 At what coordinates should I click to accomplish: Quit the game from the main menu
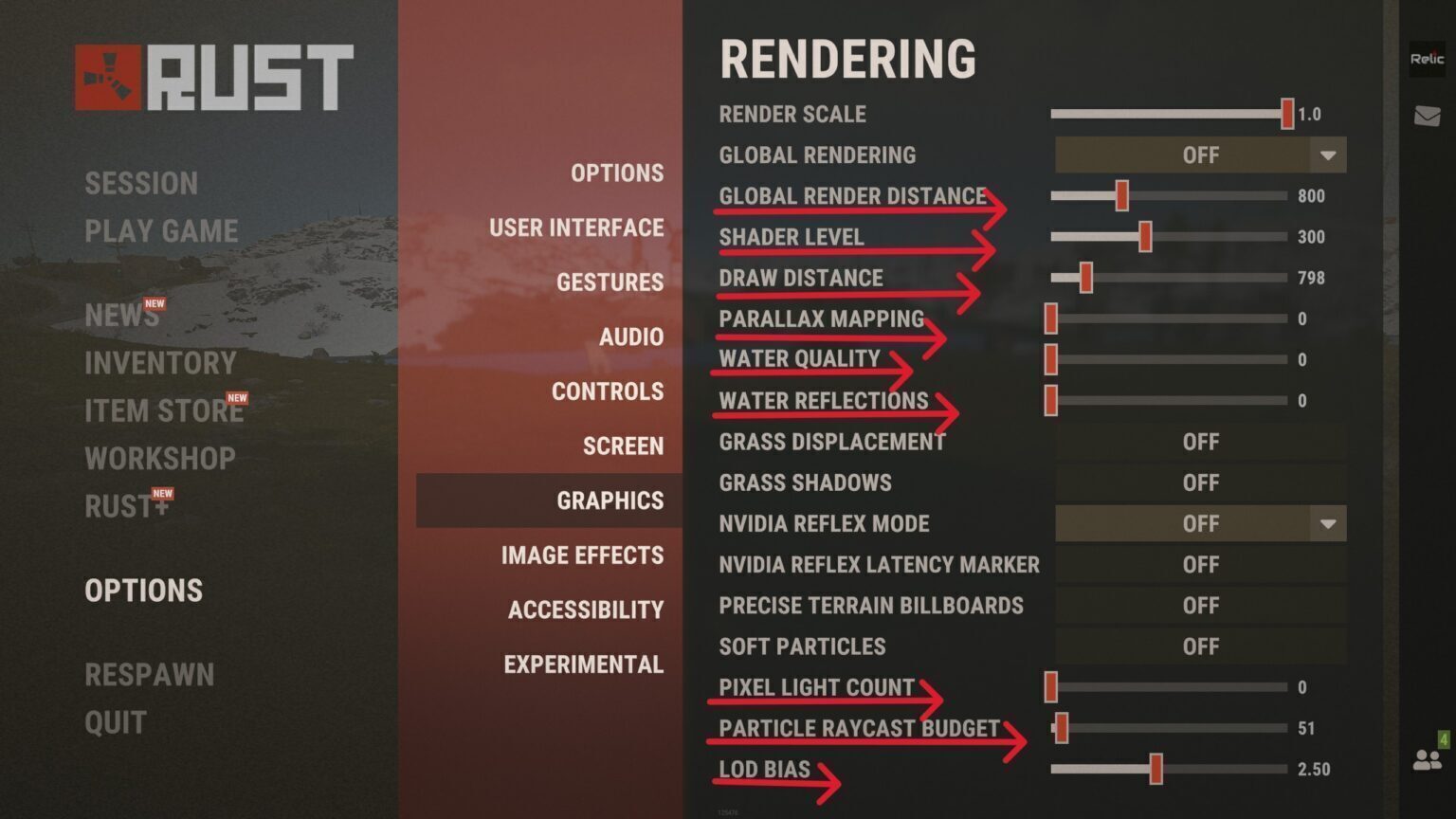pyautogui.click(x=116, y=723)
